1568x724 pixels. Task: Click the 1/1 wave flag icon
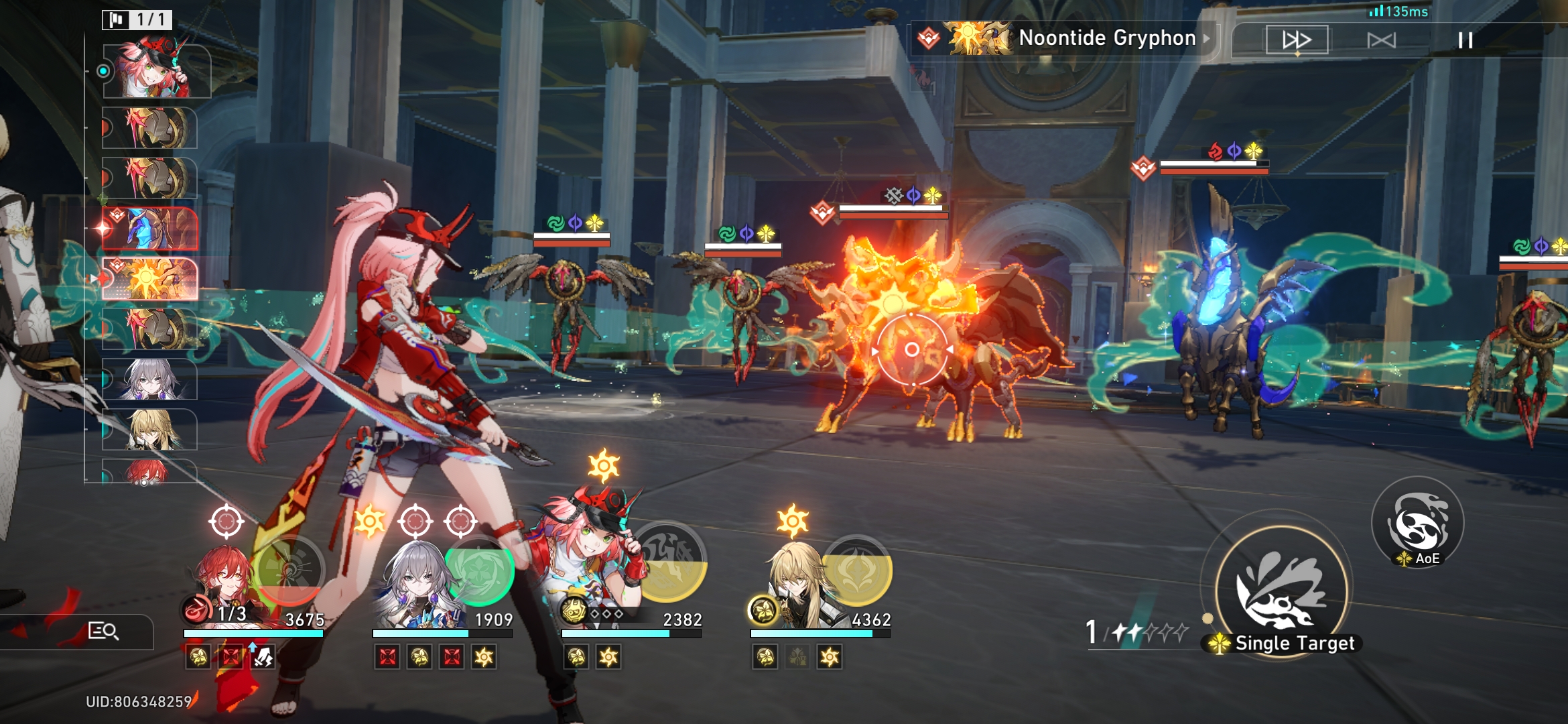pyautogui.click(x=139, y=20)
